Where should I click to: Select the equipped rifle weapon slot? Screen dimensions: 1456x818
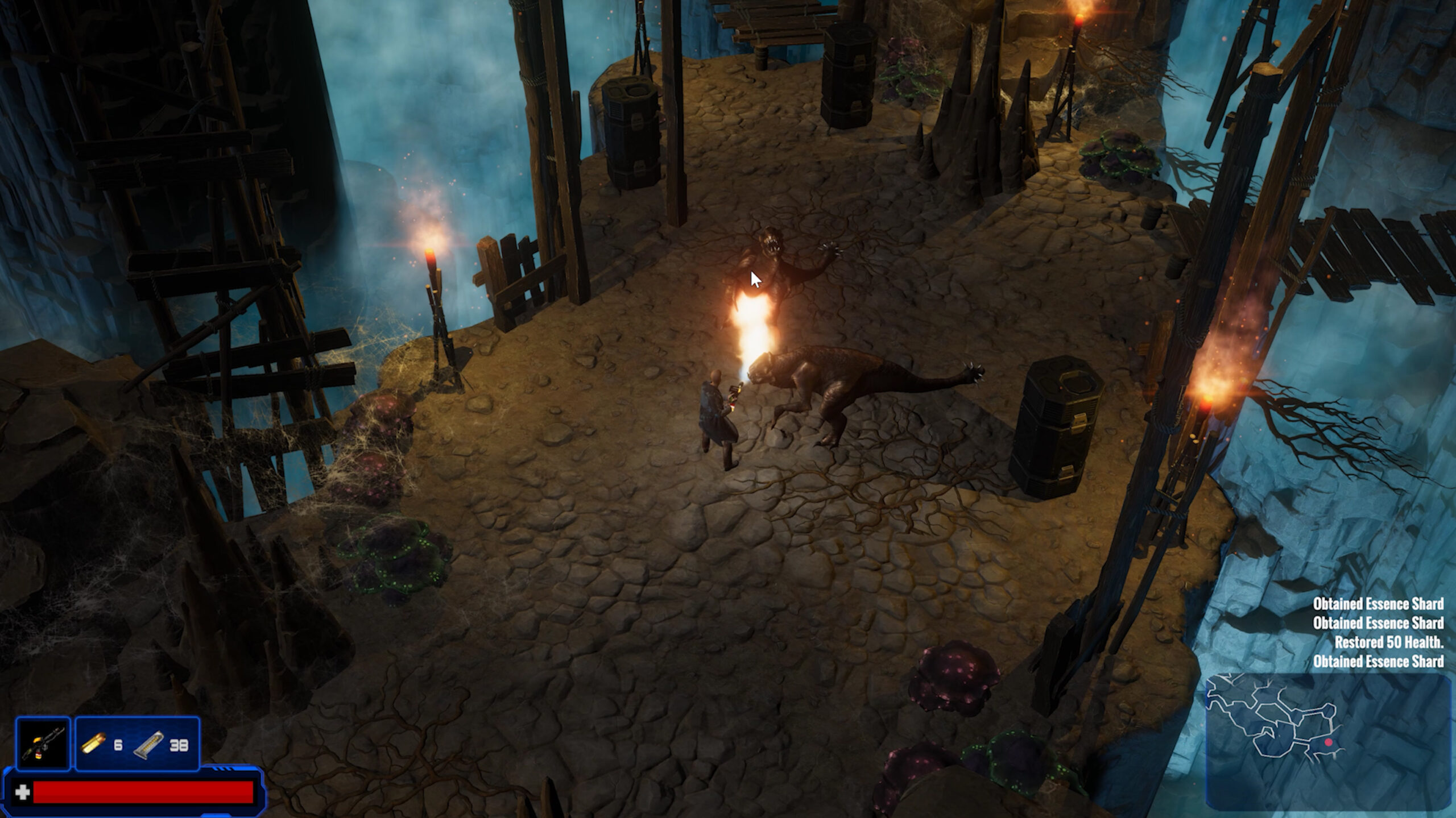[43, 744]
